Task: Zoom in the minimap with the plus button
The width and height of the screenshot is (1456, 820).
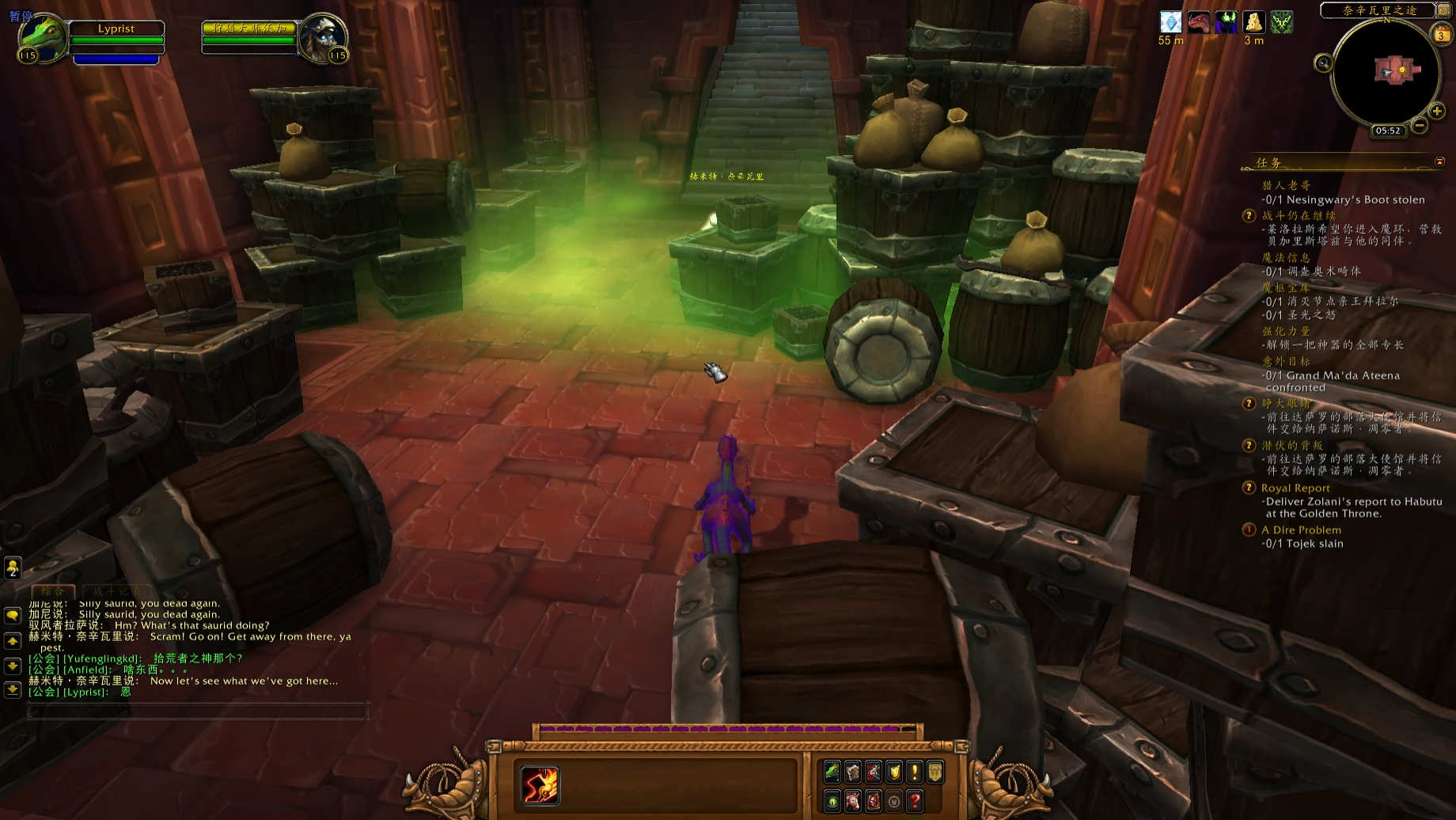Action: [1437, 112]
